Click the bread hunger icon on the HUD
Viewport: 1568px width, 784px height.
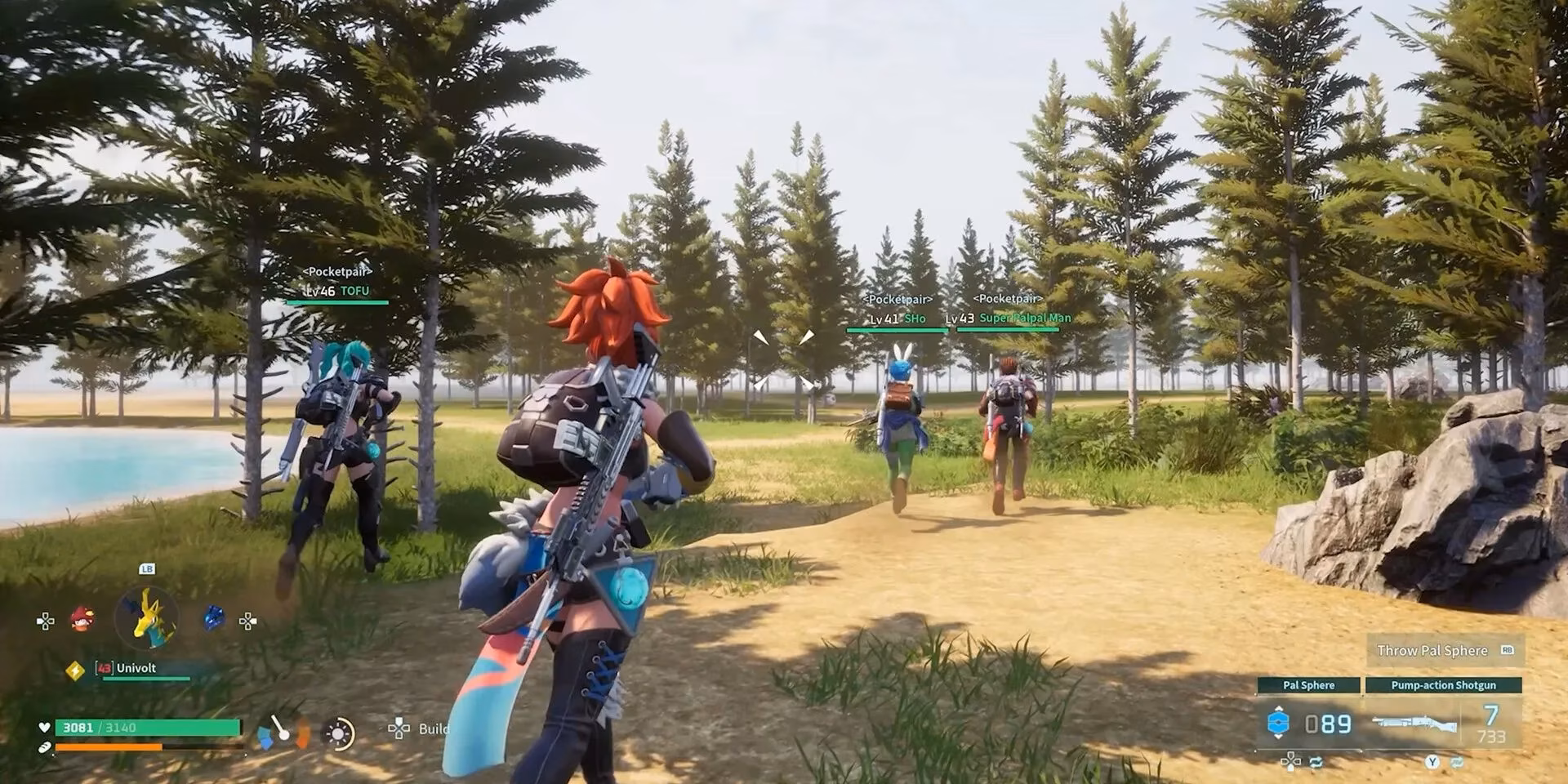44,747
